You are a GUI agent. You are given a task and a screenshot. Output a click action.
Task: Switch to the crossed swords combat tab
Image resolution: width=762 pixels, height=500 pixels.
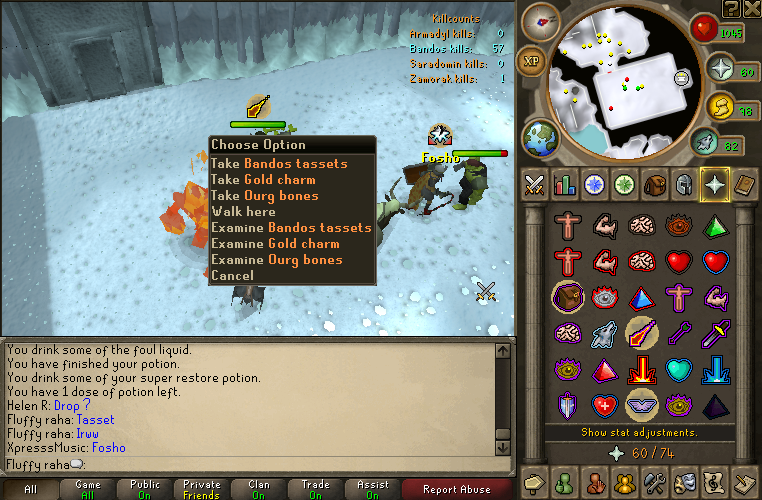click(535, 185)
